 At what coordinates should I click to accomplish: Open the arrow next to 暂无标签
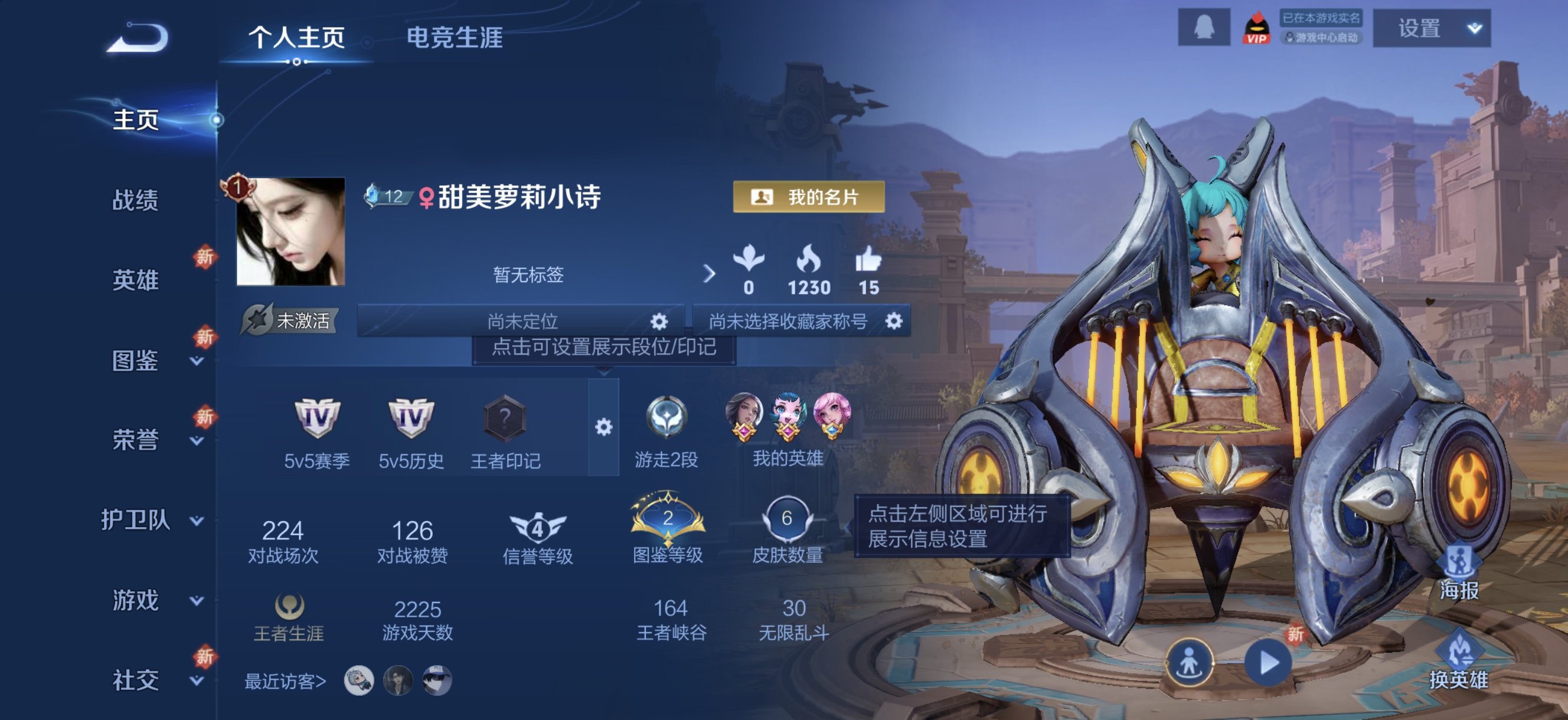[x=709, y=274]
